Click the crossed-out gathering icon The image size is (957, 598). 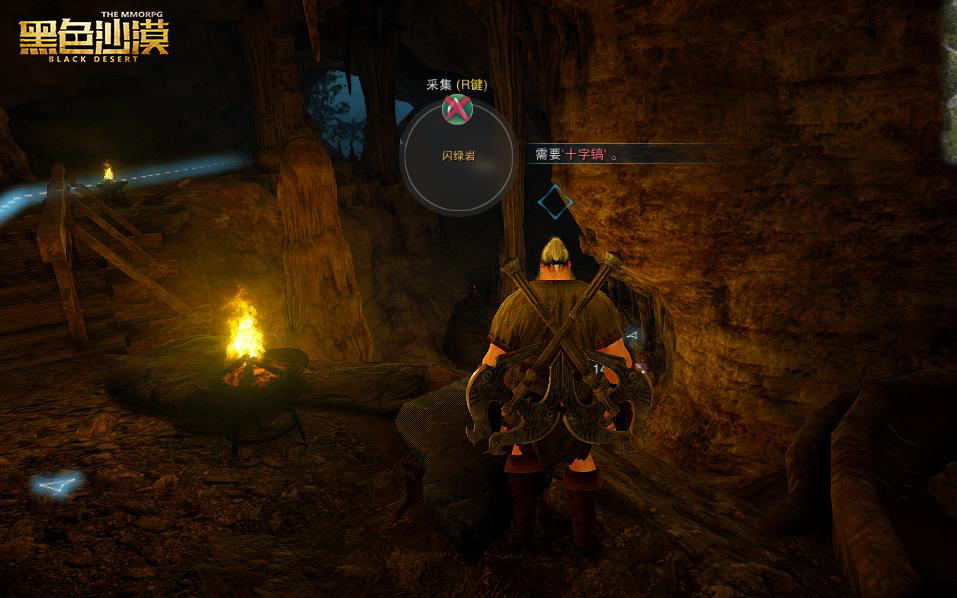[x=457, y=108]
